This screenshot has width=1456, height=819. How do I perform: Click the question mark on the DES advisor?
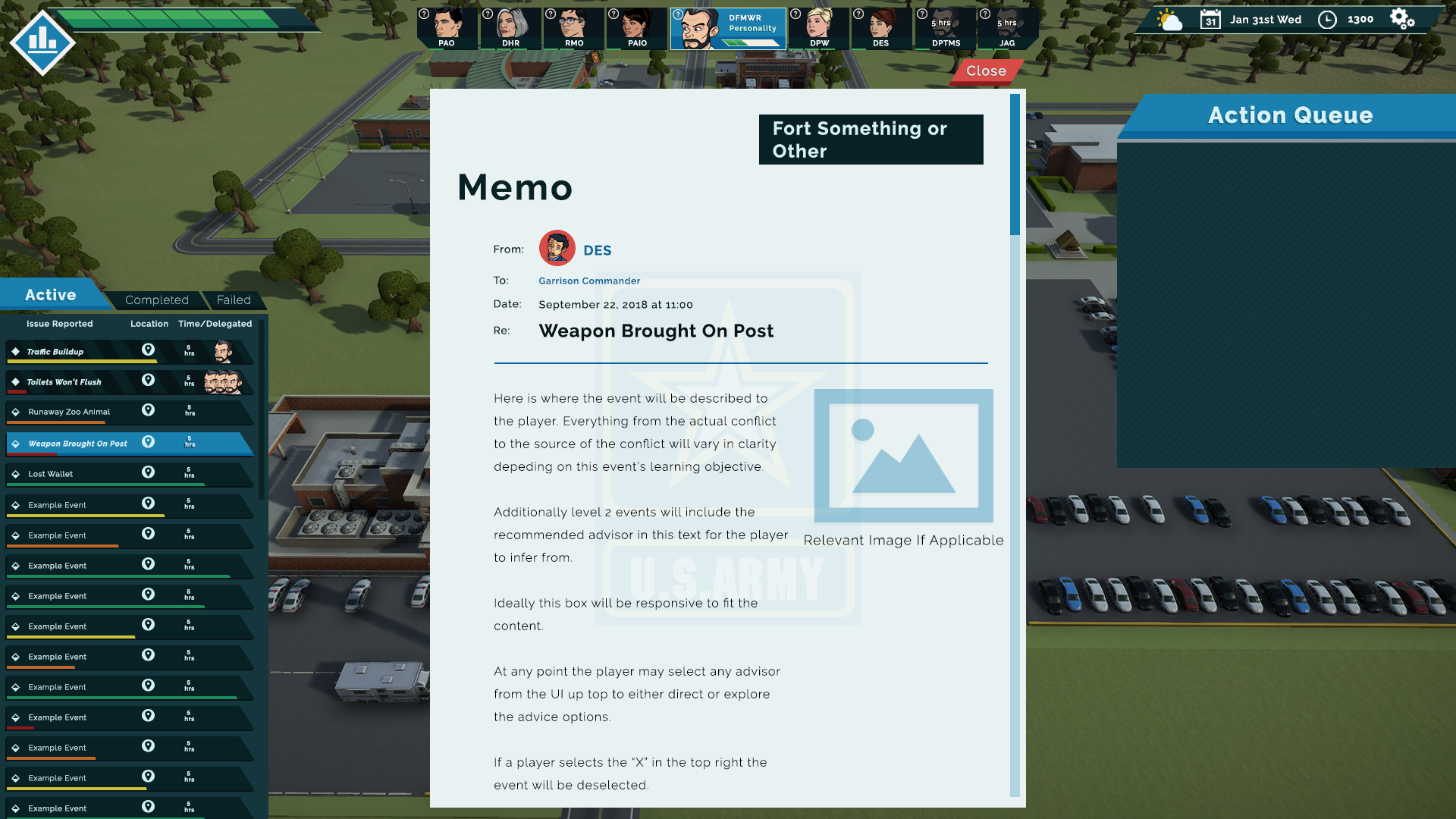coord(858,13)
